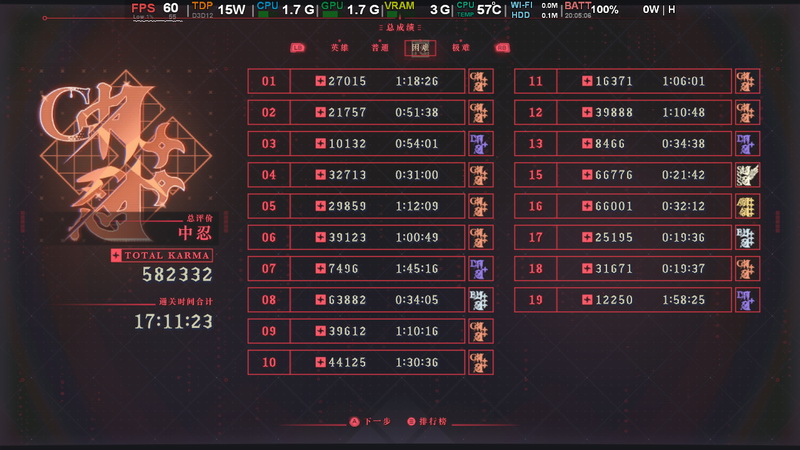
Task: Select the 困难 difficulty tab
Action: coord(420,48)
